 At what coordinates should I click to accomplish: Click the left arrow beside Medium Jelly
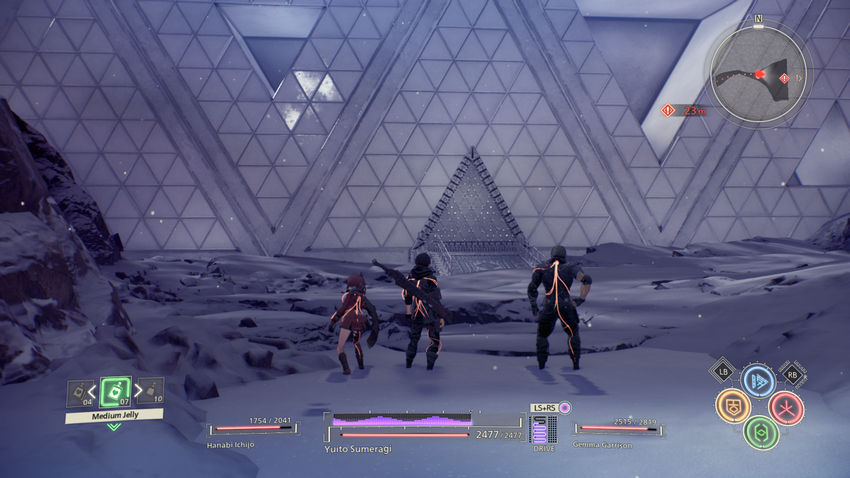pyautogui.click(x=94, y=391)
